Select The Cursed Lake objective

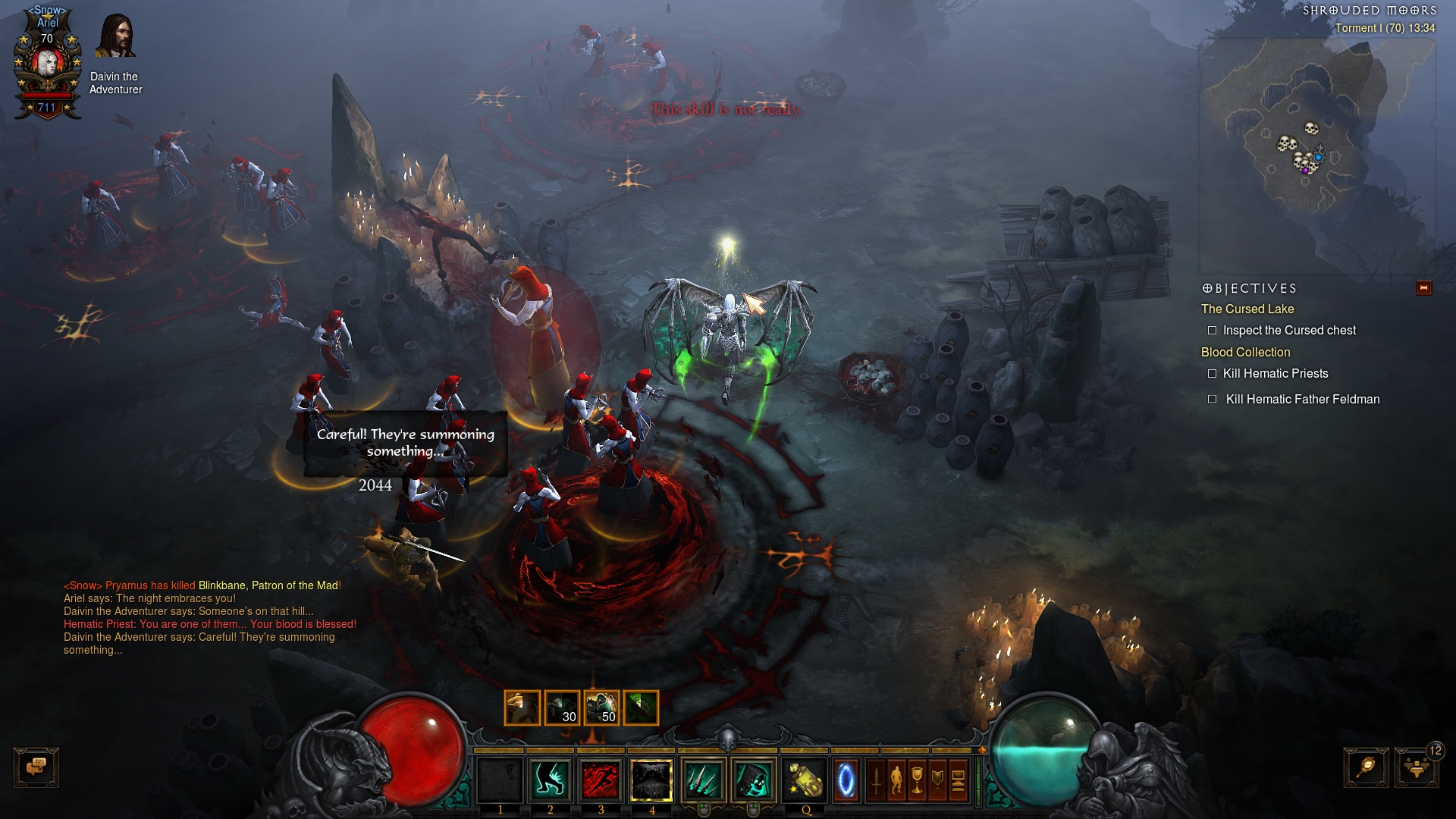point(1247,309)
